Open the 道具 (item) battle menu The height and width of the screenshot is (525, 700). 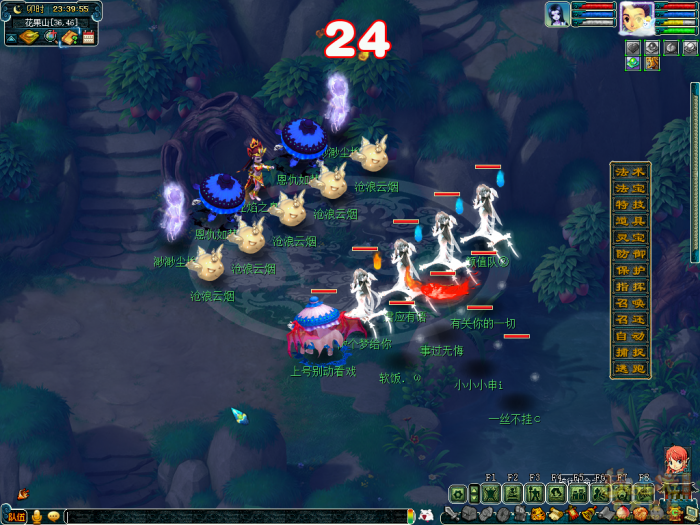630,220
